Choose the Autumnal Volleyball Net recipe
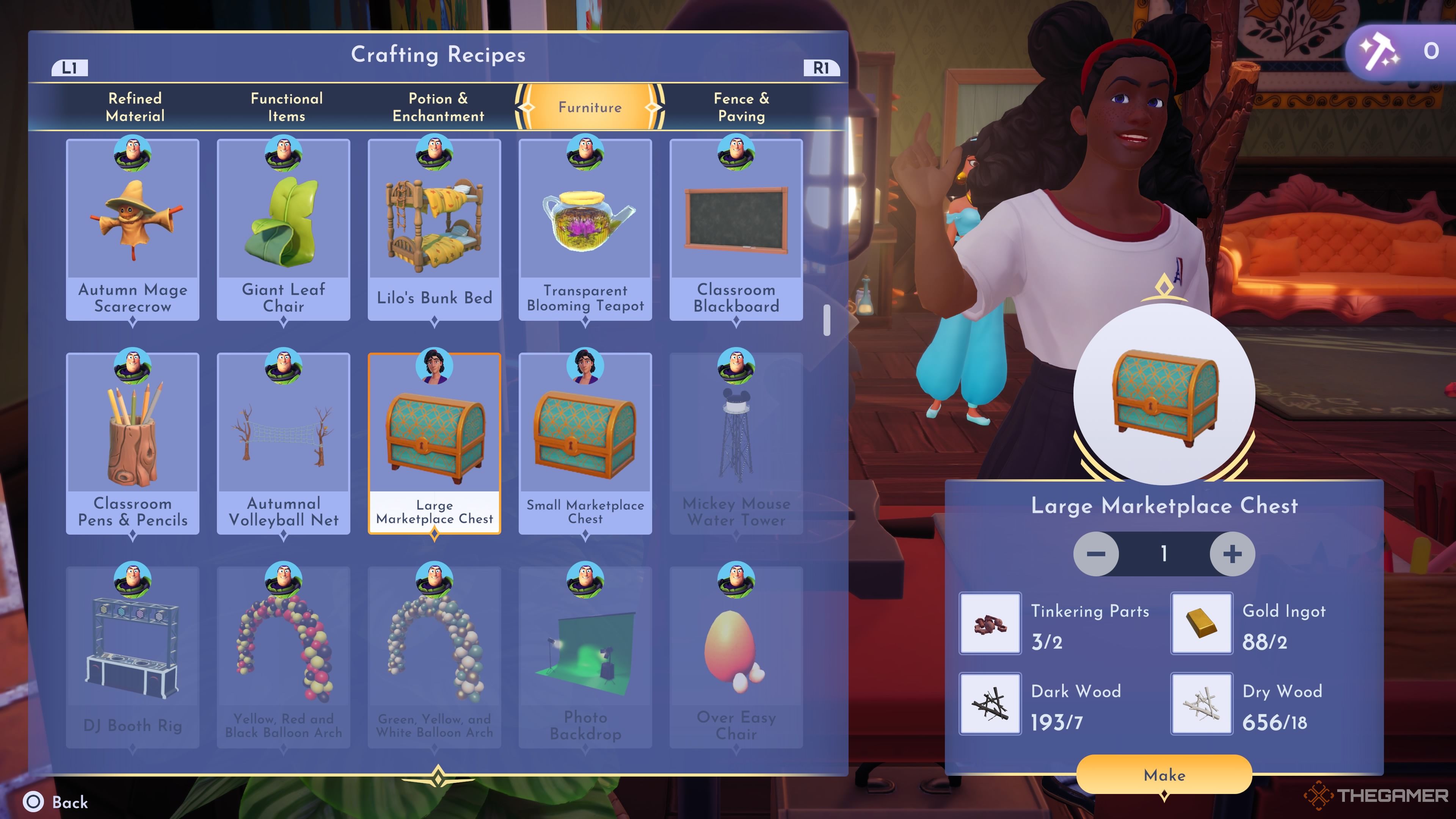This screenshot has height=819, width=1456. click(283, 442)
